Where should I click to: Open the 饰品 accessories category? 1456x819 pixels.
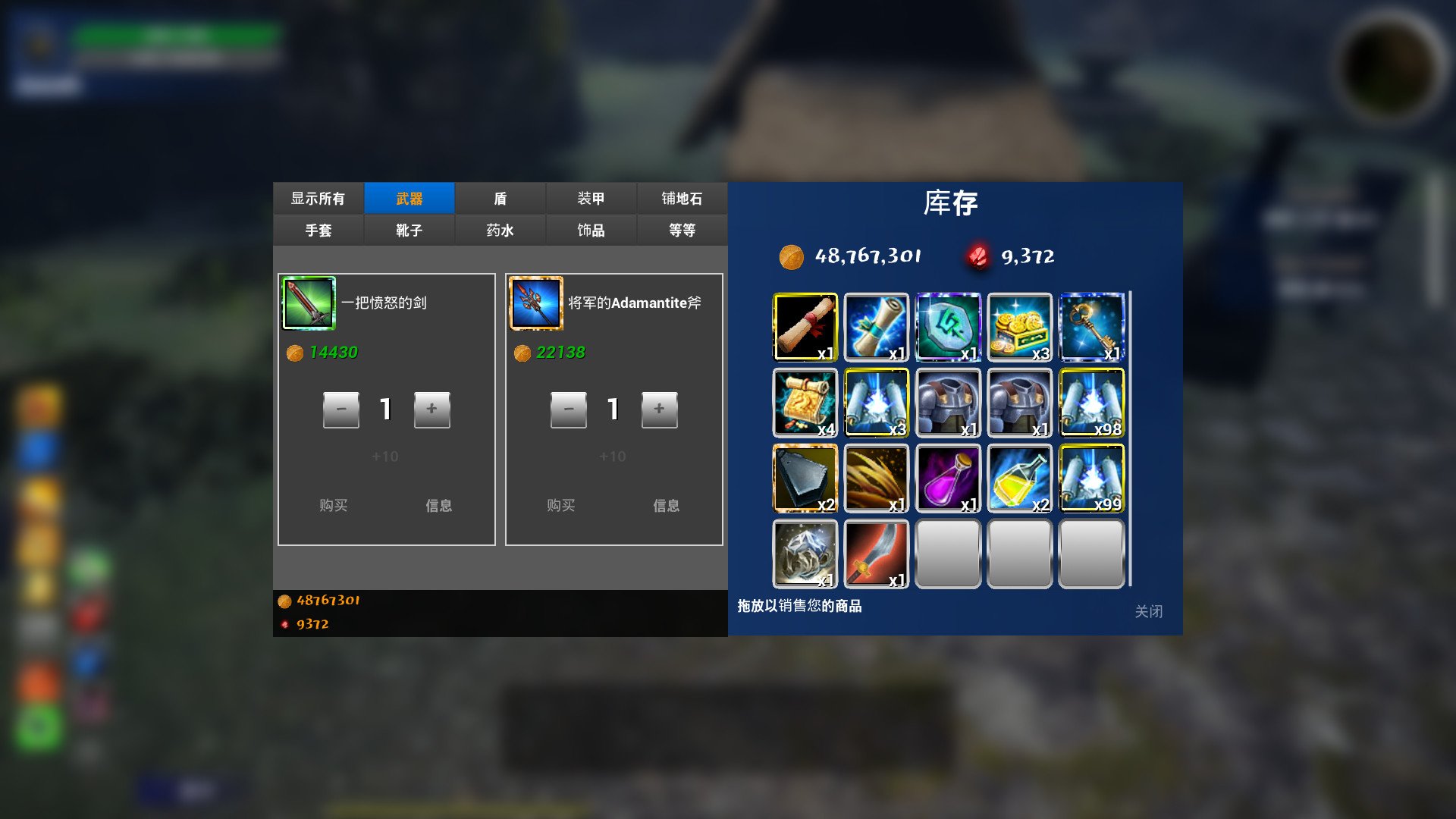coord(591,230)
